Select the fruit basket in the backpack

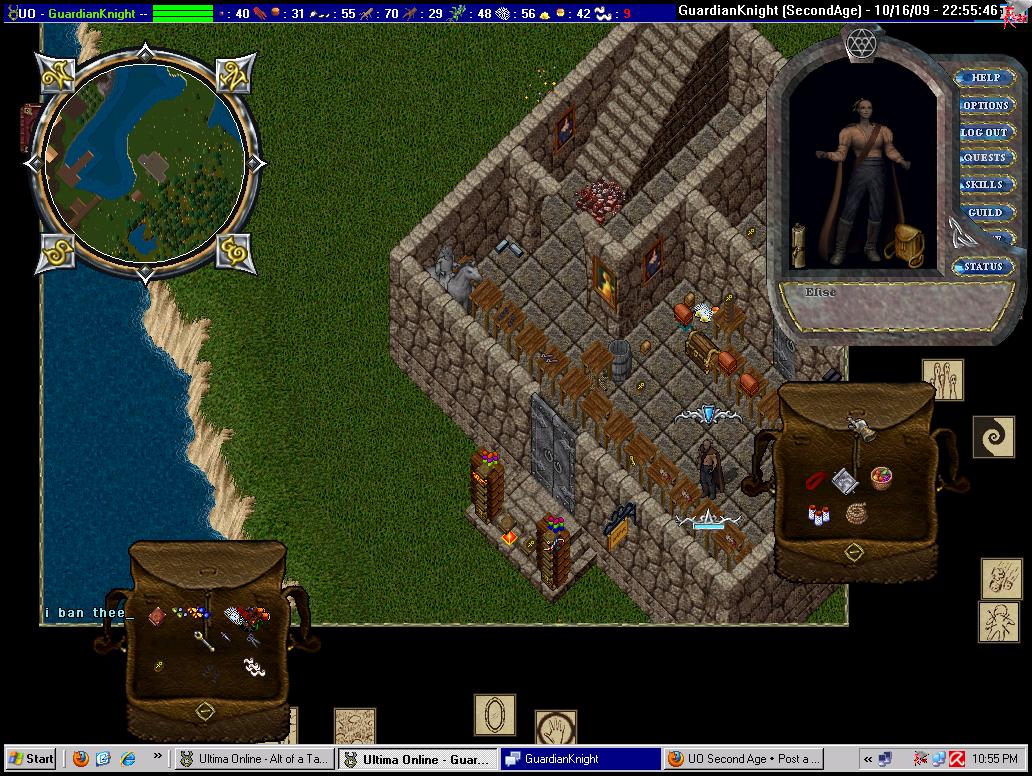click(x=881, y=477)
